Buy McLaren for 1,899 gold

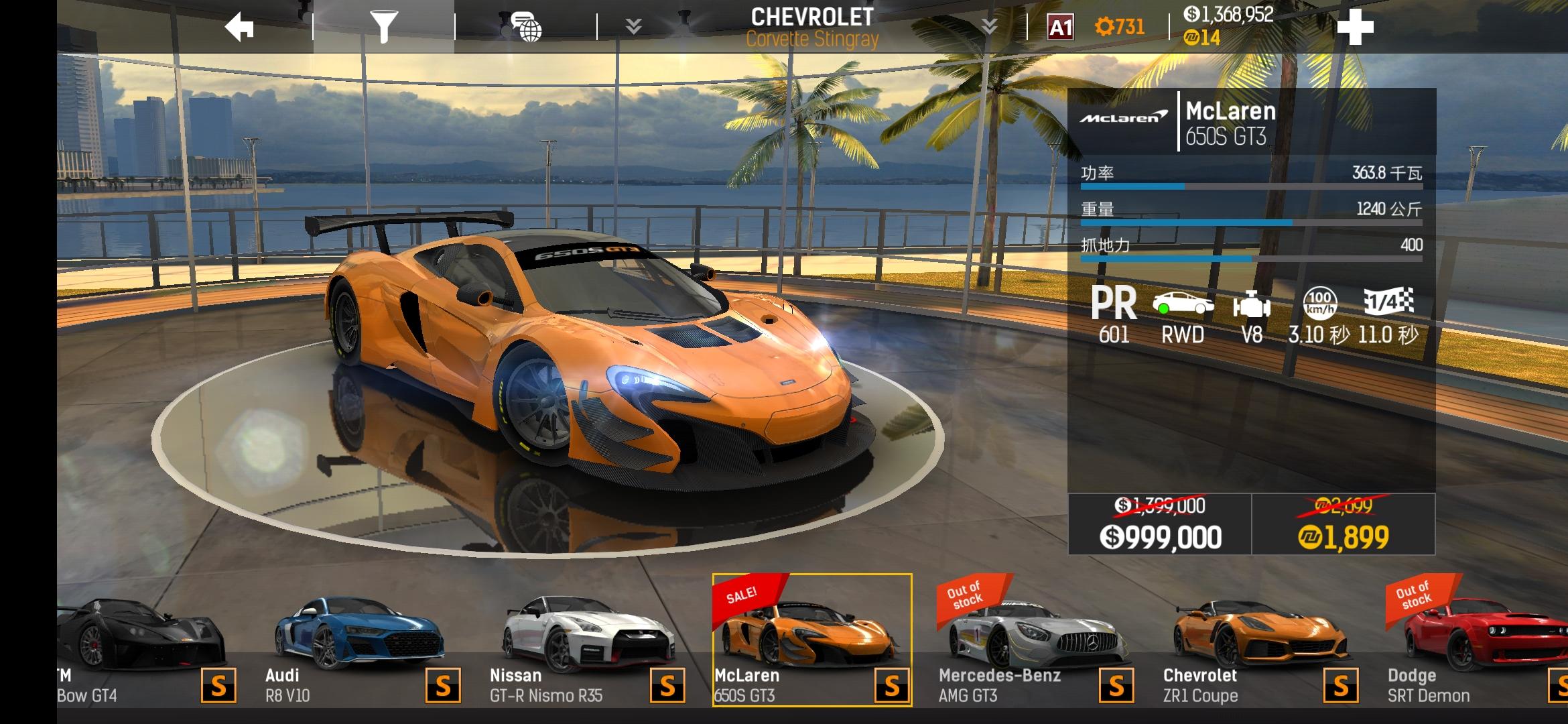1344,524
